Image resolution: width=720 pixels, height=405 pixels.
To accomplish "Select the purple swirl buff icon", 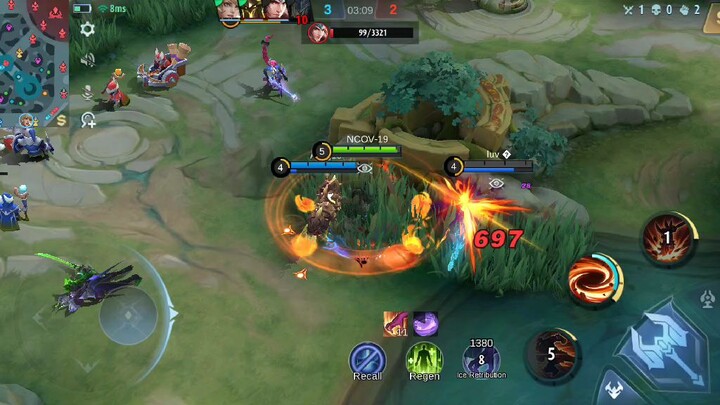I will 425,323.
